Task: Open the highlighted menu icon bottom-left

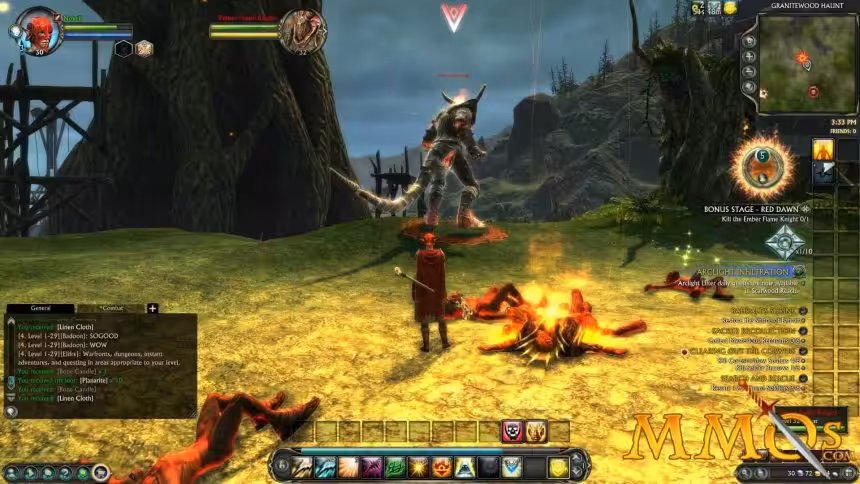Action: pos(101,472)
